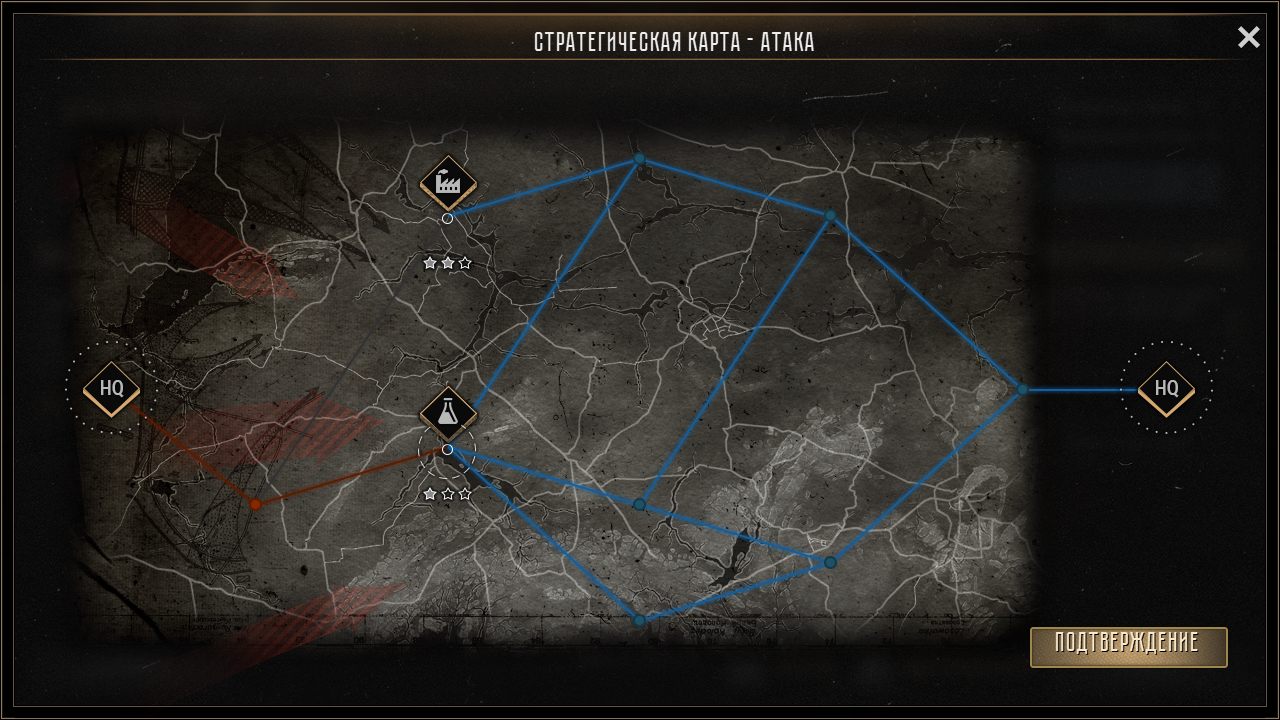Toggle the second star under the flask sector
Image resolution: width=1280 pixels, height=720 pixels.
click(x=447, y=493)
